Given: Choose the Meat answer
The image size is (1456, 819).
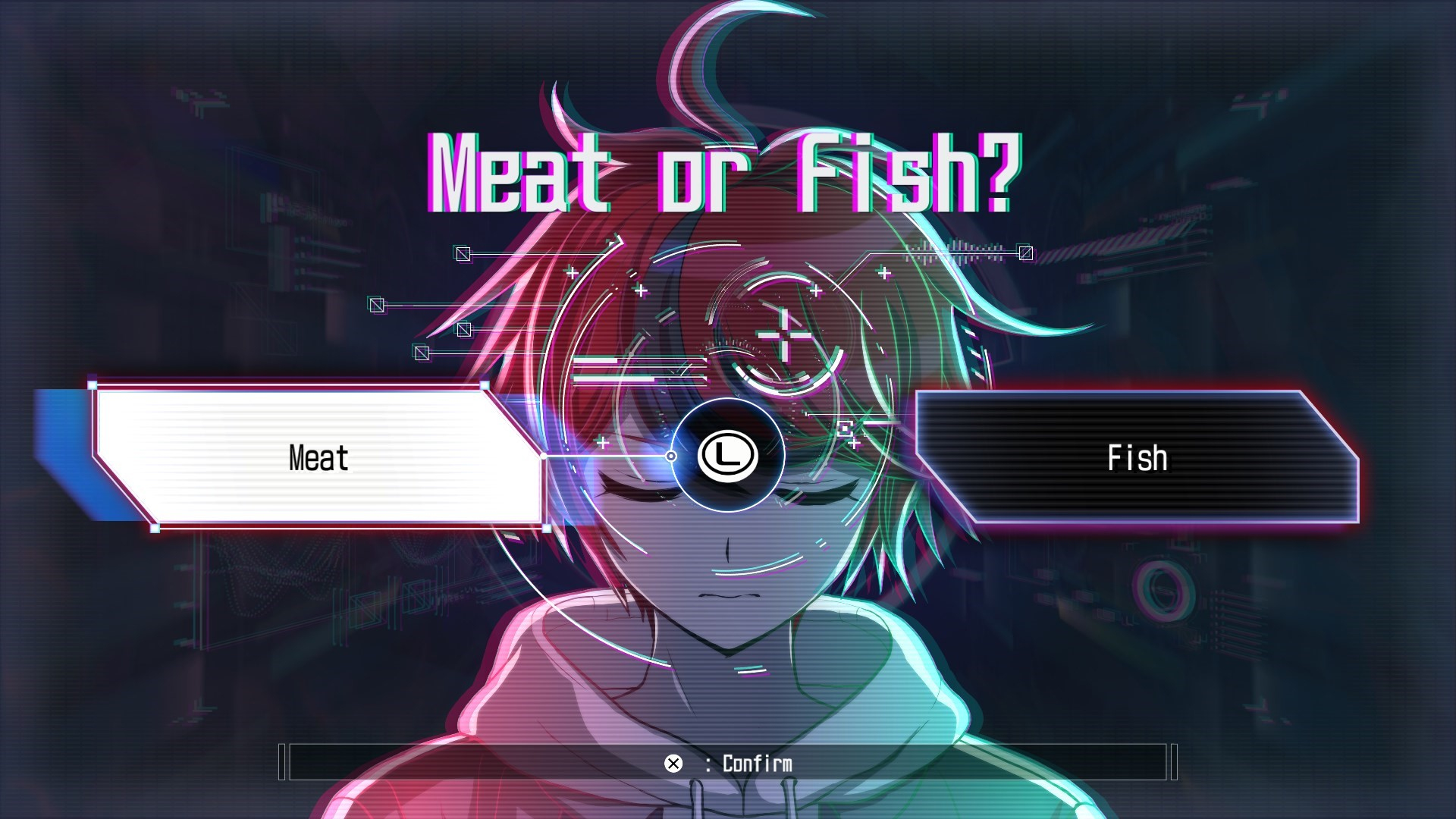Looking at the screenshot, I should point(318,457).
